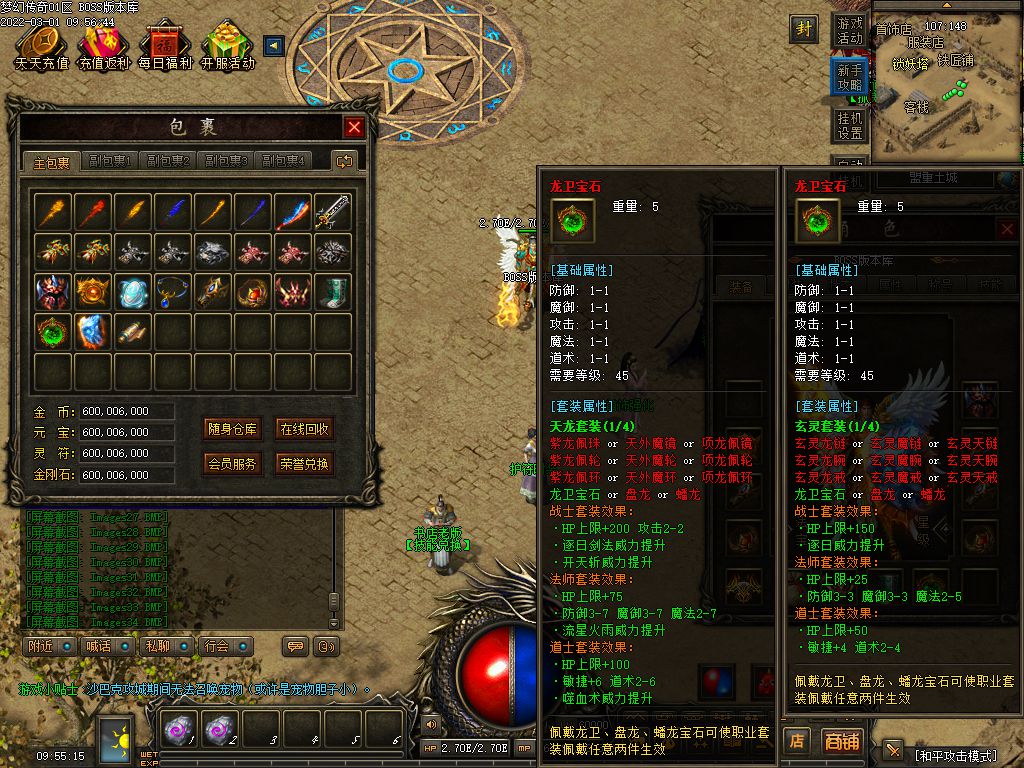Close the 包裹 inventory window
Viewport: 1024px width, 768px height.
tap(354, 127)
